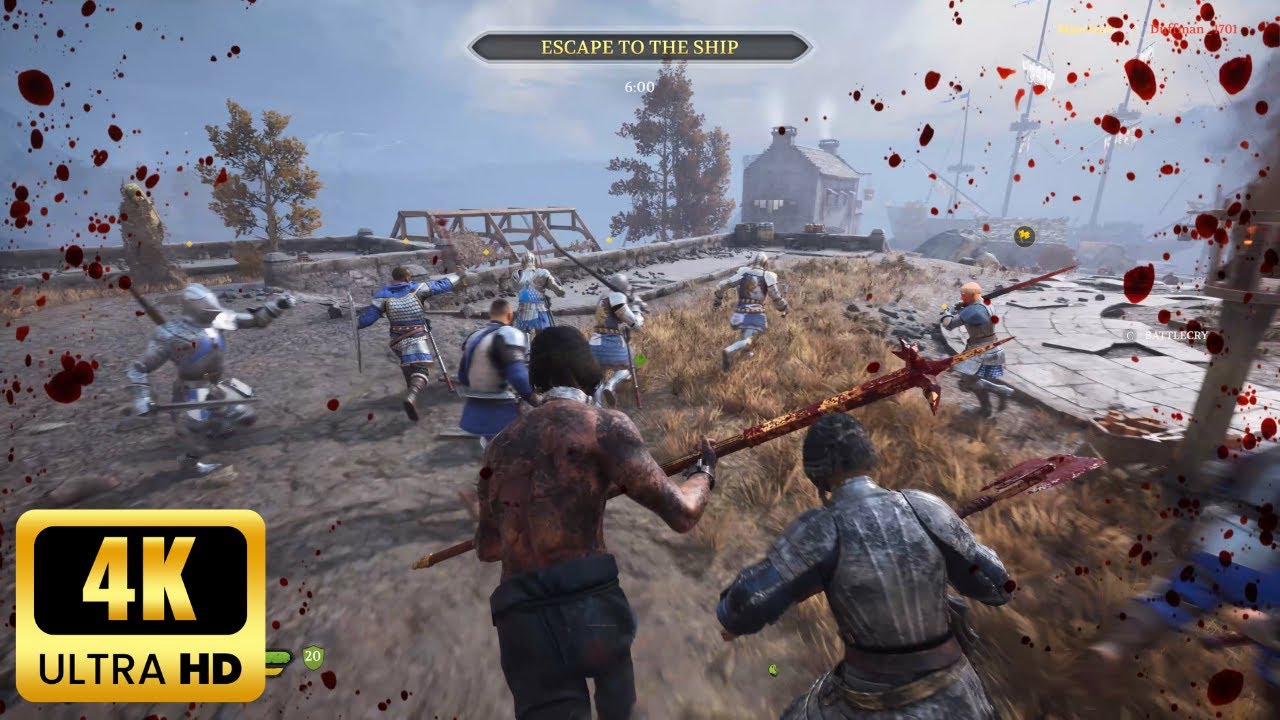Viewport: 1280px width, 720px height.
Task: Click the 4K Ultra HD badge
Action: 140,605
